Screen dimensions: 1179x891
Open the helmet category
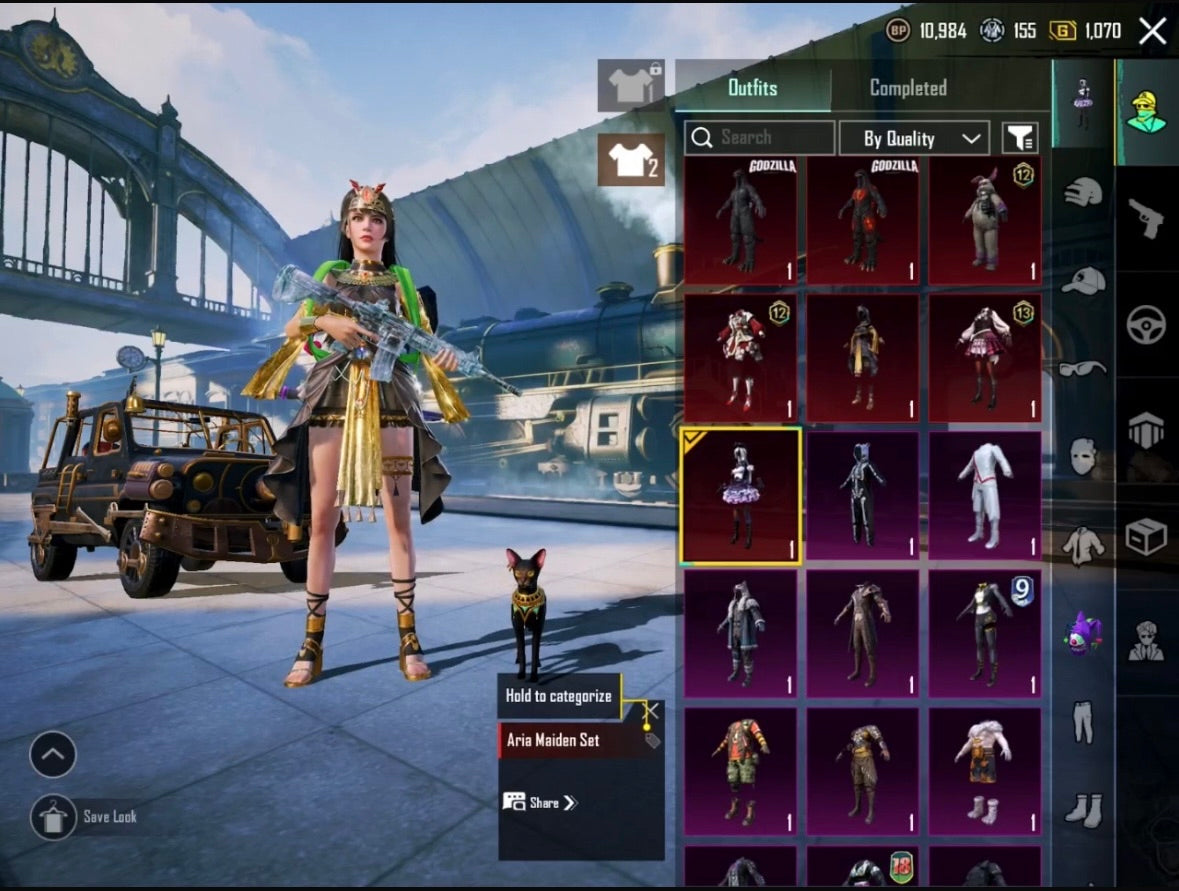(1082, 192)
